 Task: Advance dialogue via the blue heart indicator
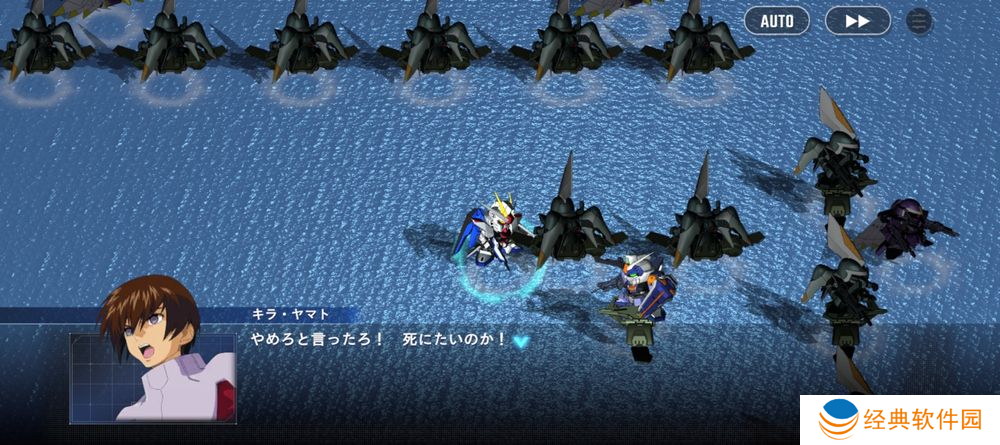click(521, 341)
